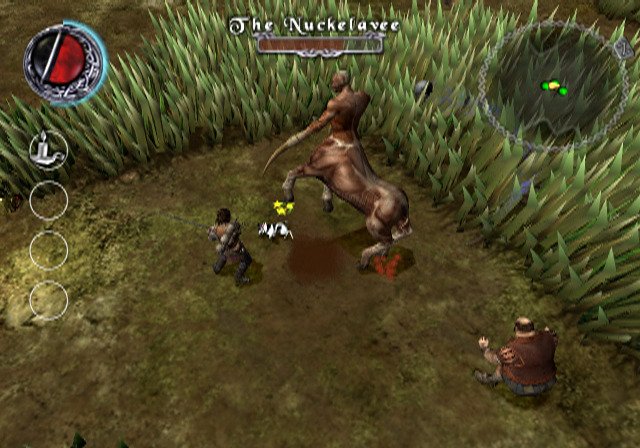
Task: Select the candle item slot
Action: click(48, 149)
